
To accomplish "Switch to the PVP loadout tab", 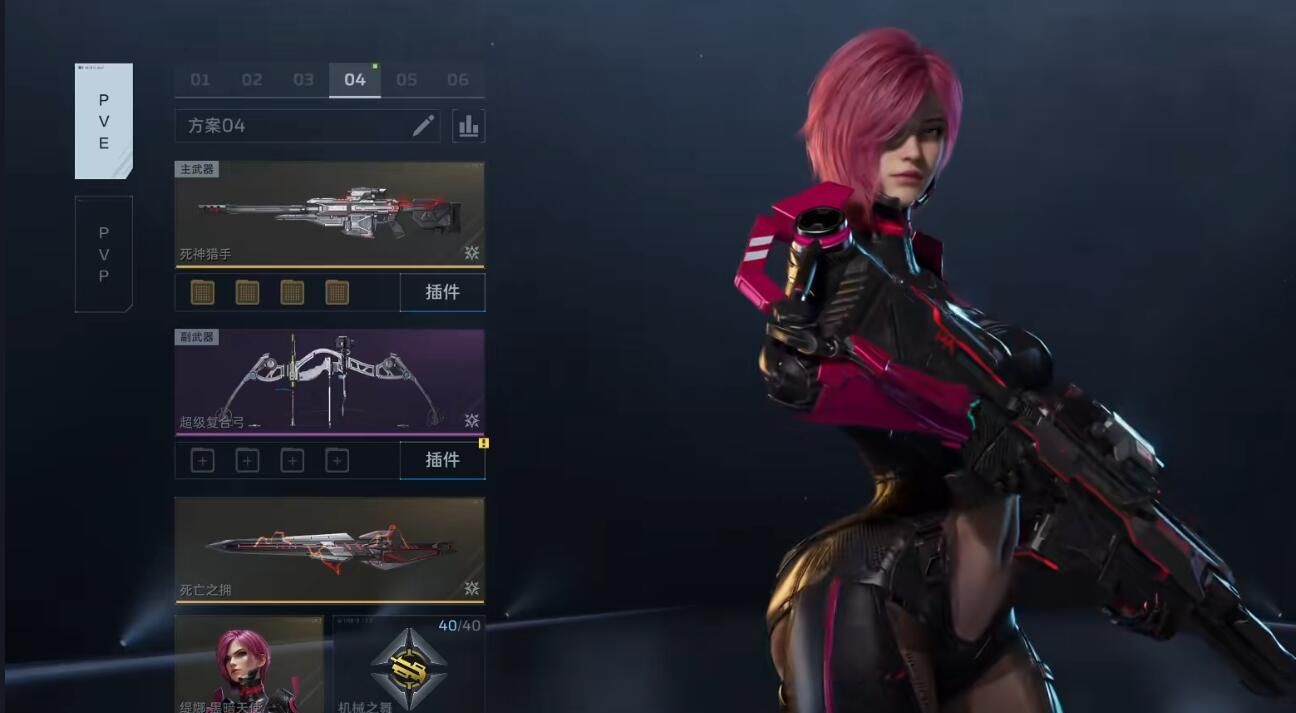I will click(x=104, y=254).
